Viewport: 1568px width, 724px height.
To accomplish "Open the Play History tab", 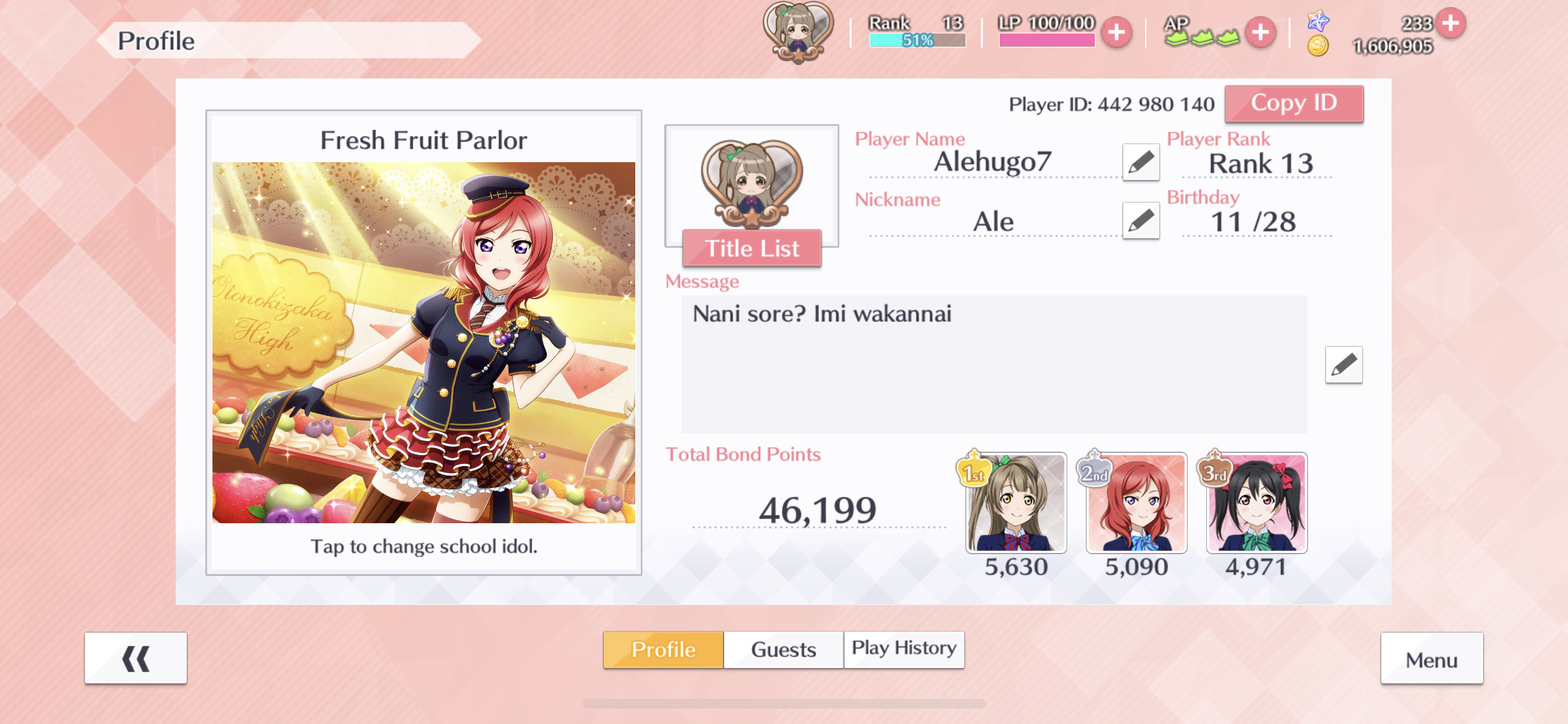I will tap(904, 649).
